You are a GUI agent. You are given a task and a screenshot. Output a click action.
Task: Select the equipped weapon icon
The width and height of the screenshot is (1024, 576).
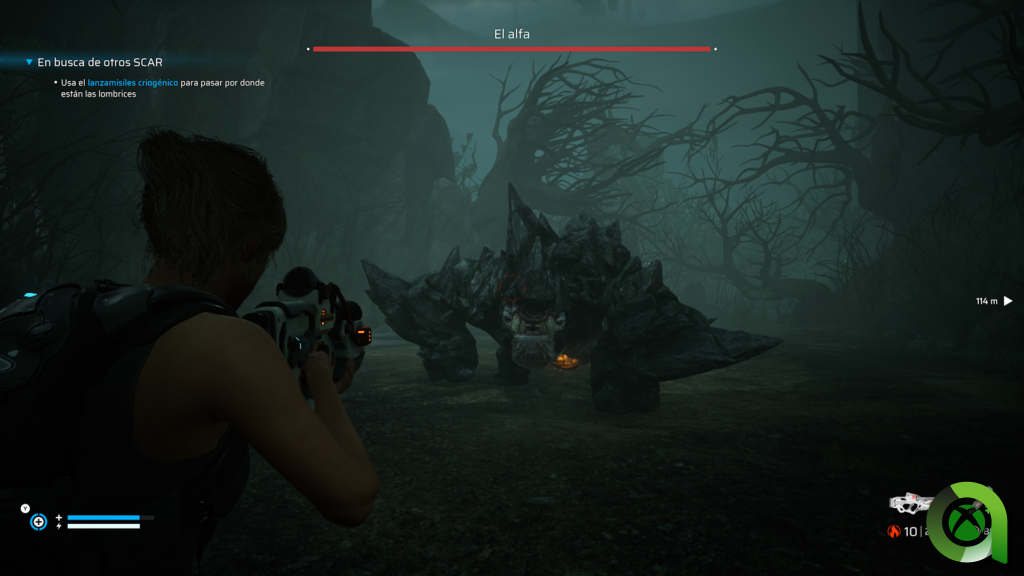(910, 502)
